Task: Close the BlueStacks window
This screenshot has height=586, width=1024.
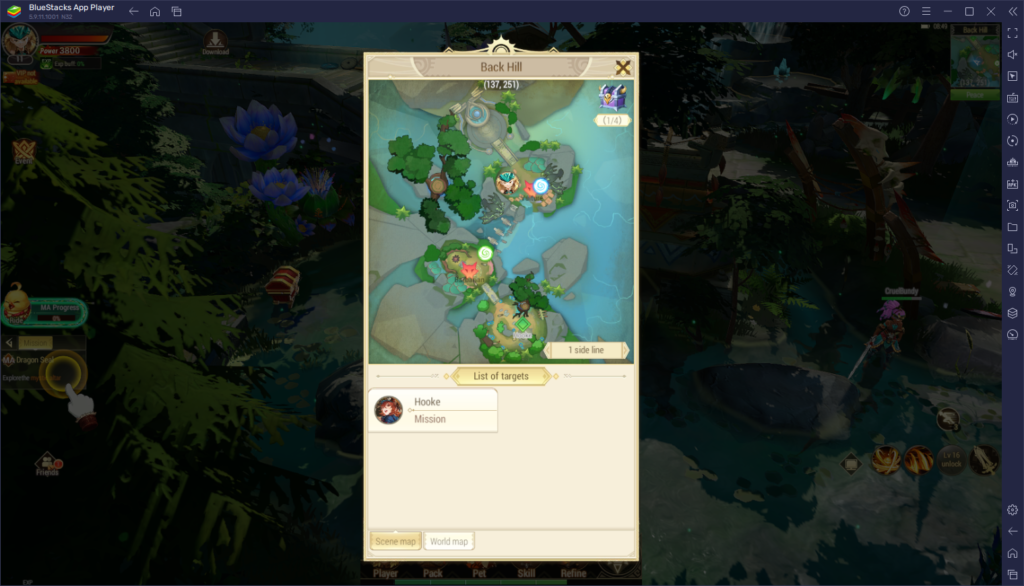Action: pyautogui.click(x=990, y=11)
